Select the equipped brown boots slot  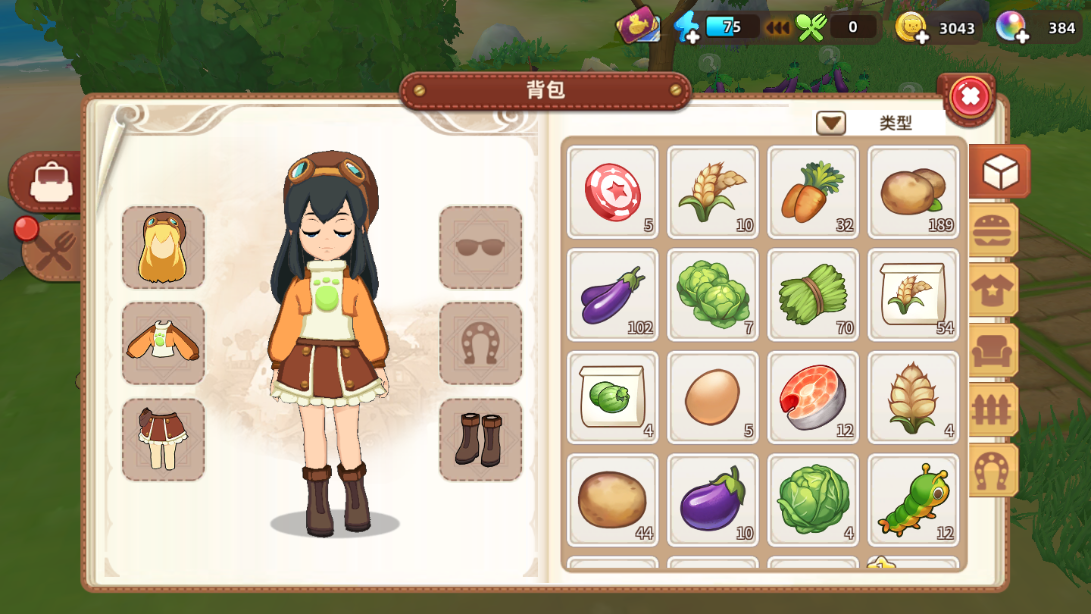pyautogui.click(x=480, y=439)
